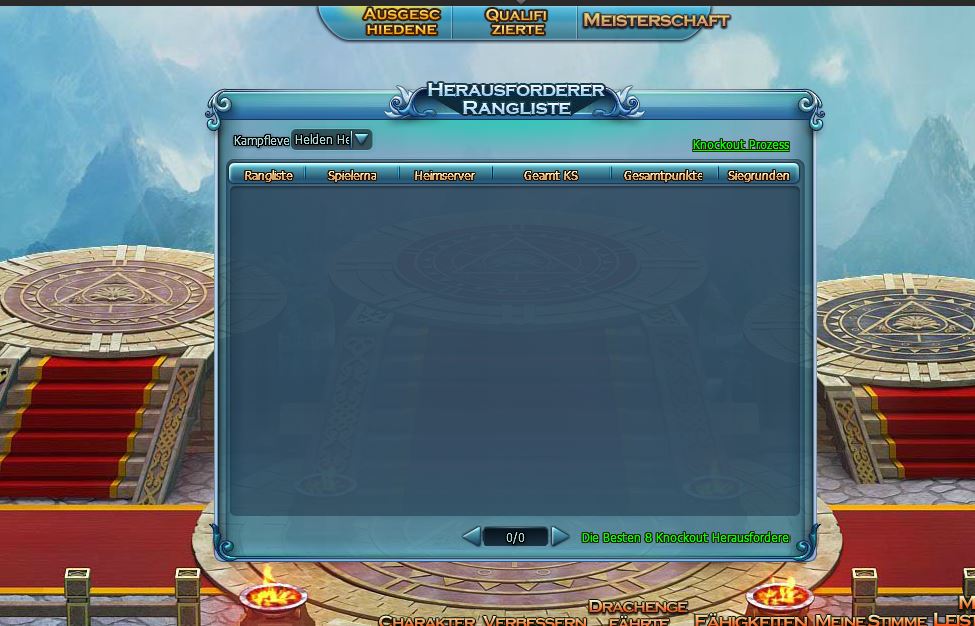Sort by Rangliste column header
This screenshot has width=975, height=626.
268,175
